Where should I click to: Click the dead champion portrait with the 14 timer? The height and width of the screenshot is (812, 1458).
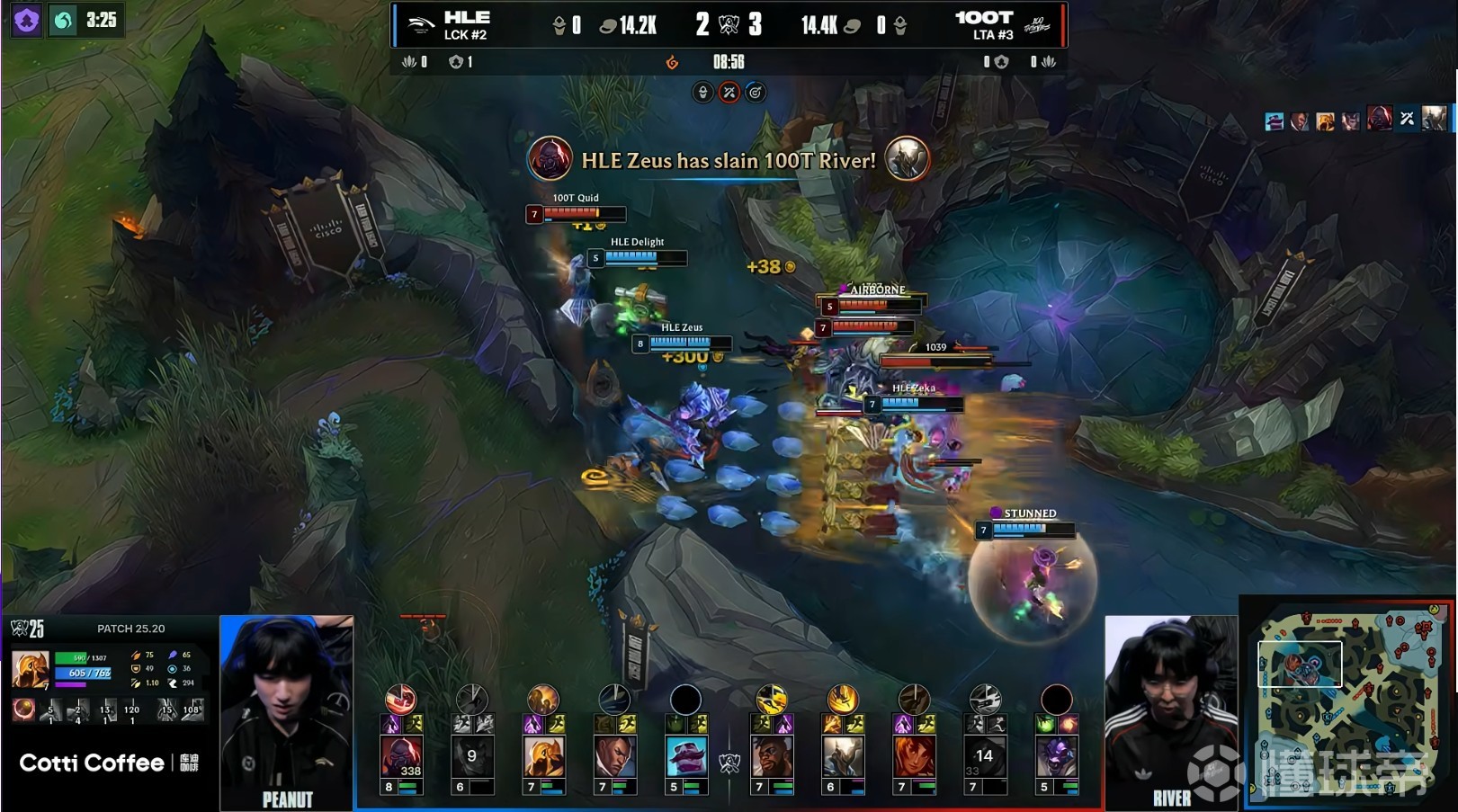coord(985,757)
